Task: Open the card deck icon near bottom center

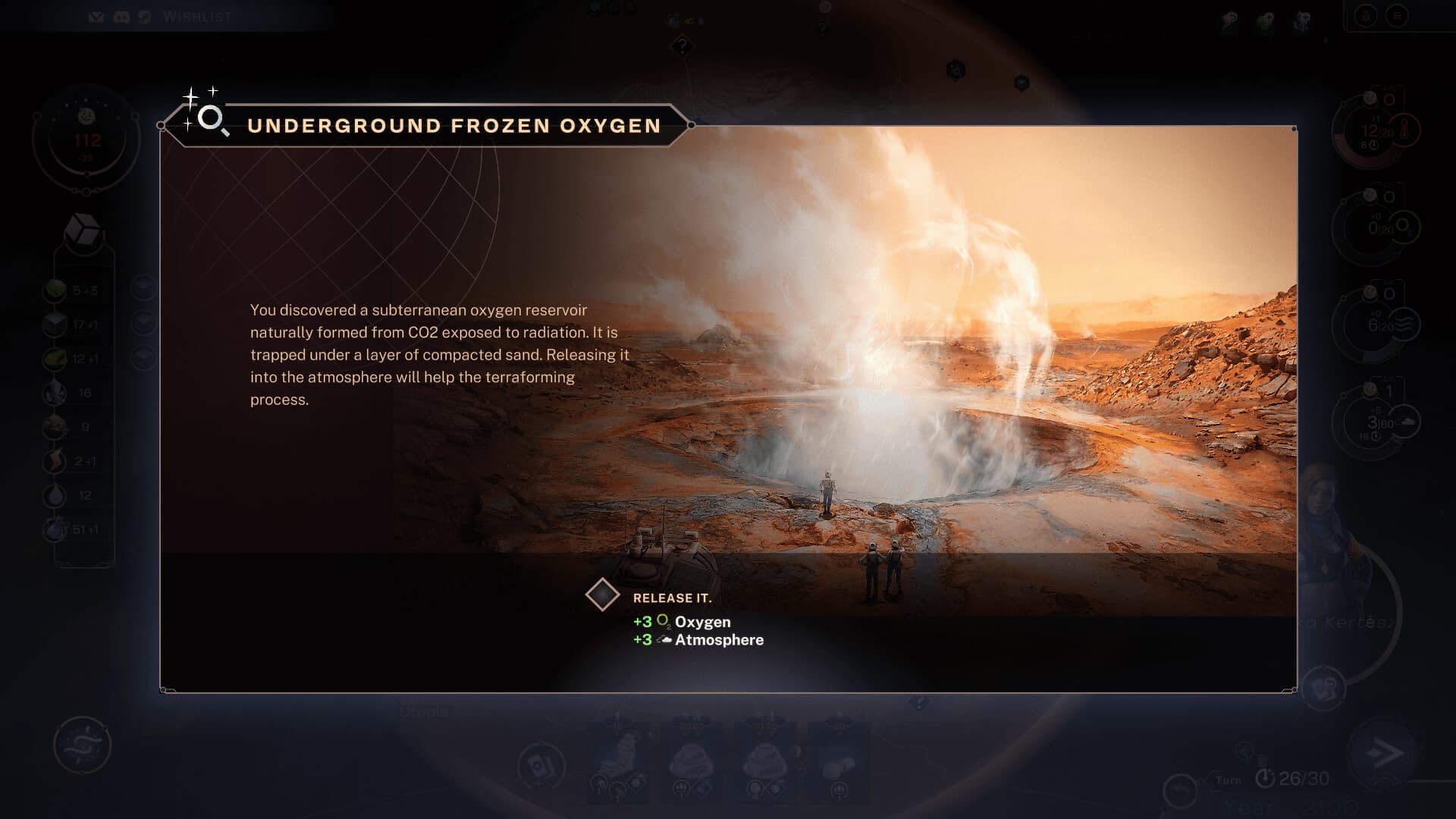Action: click(541, 766)
